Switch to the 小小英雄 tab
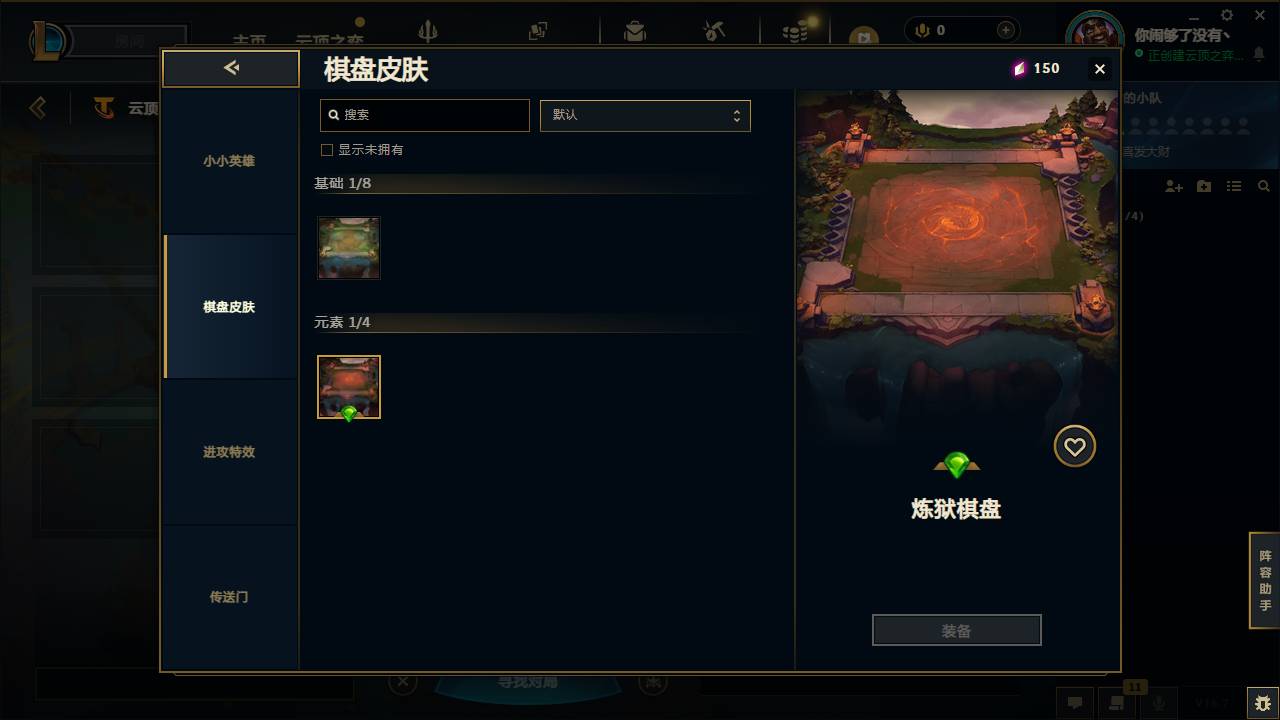The width and height of the screenshot is (1280, 720). click(230, 160)
